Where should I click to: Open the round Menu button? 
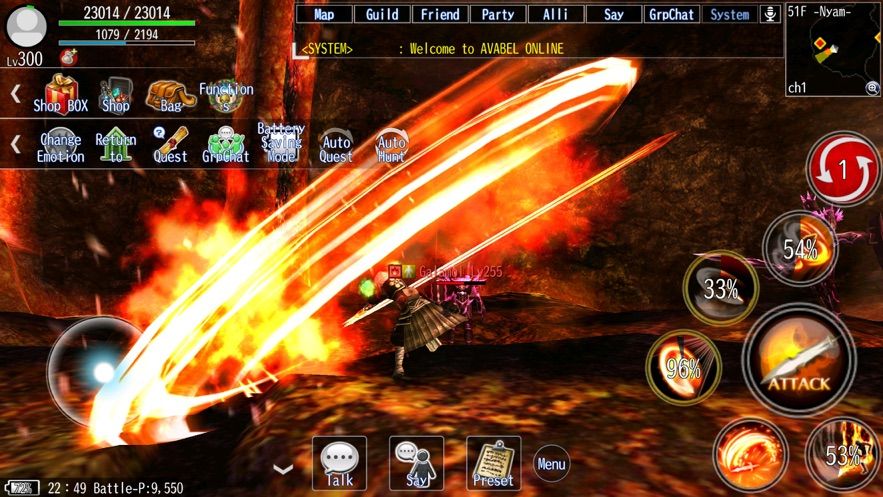(x=551, y=463)
